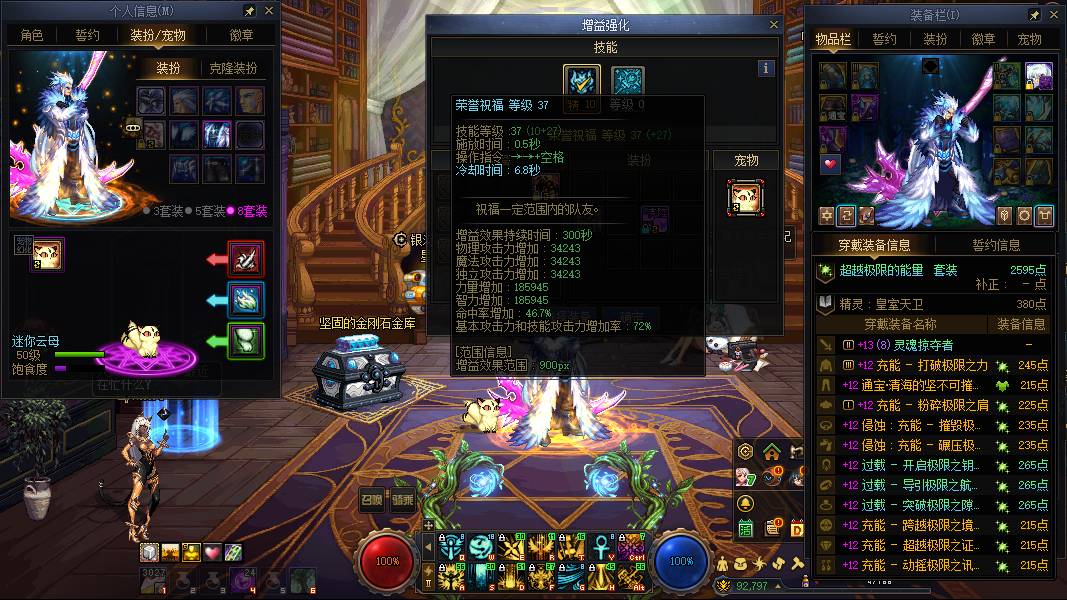Close the 增益强化 window
Image resolution: width=1067 pixels, height=600 pixels.
(x=774, y=24)
